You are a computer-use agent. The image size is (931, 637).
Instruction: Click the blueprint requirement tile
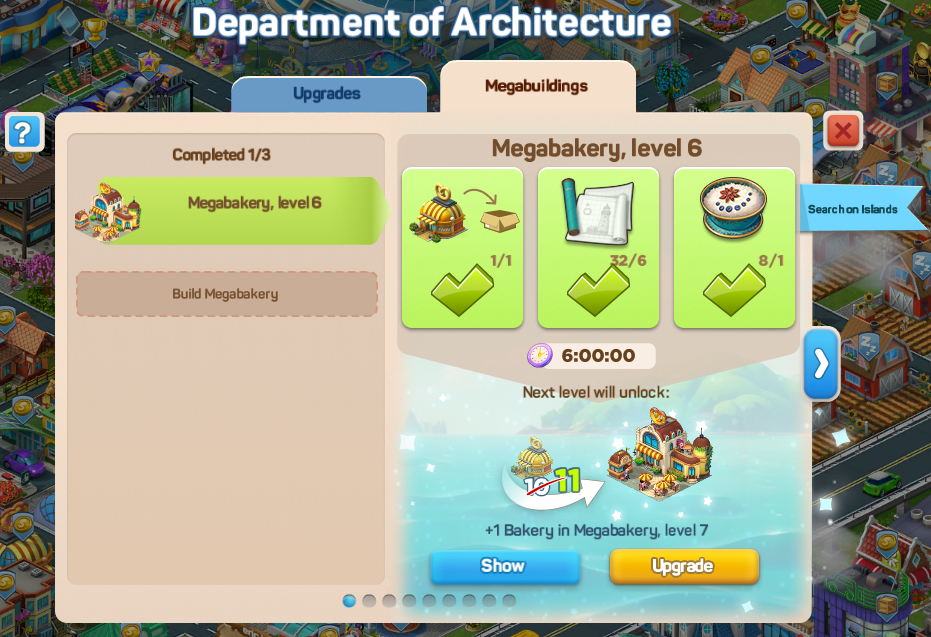point(598,247)
